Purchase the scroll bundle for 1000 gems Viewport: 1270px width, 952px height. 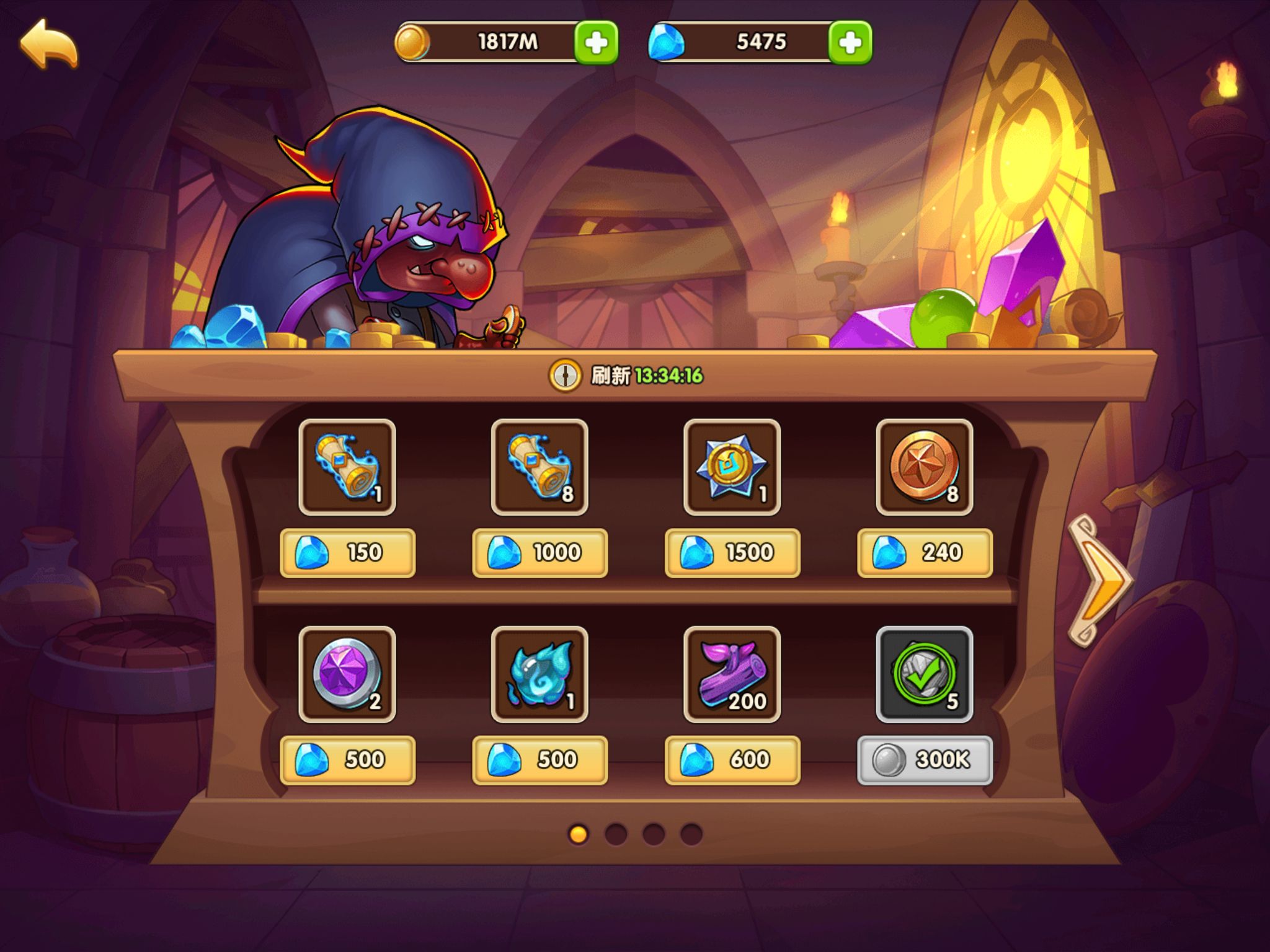point(540,552)
